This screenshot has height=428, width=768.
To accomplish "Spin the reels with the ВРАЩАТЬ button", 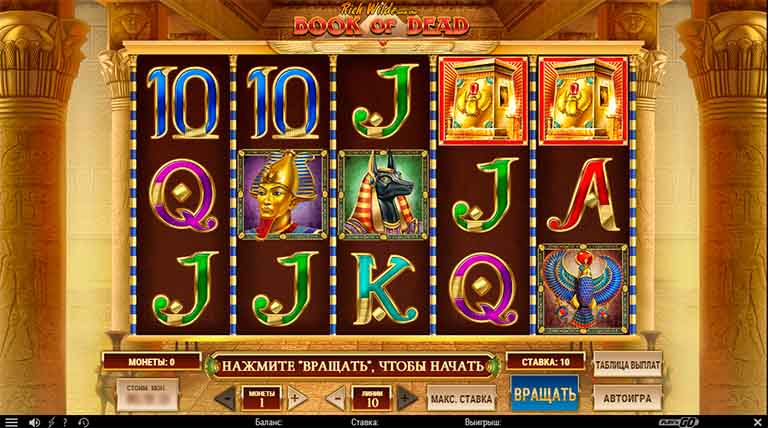I will click(x=544, y=394).
